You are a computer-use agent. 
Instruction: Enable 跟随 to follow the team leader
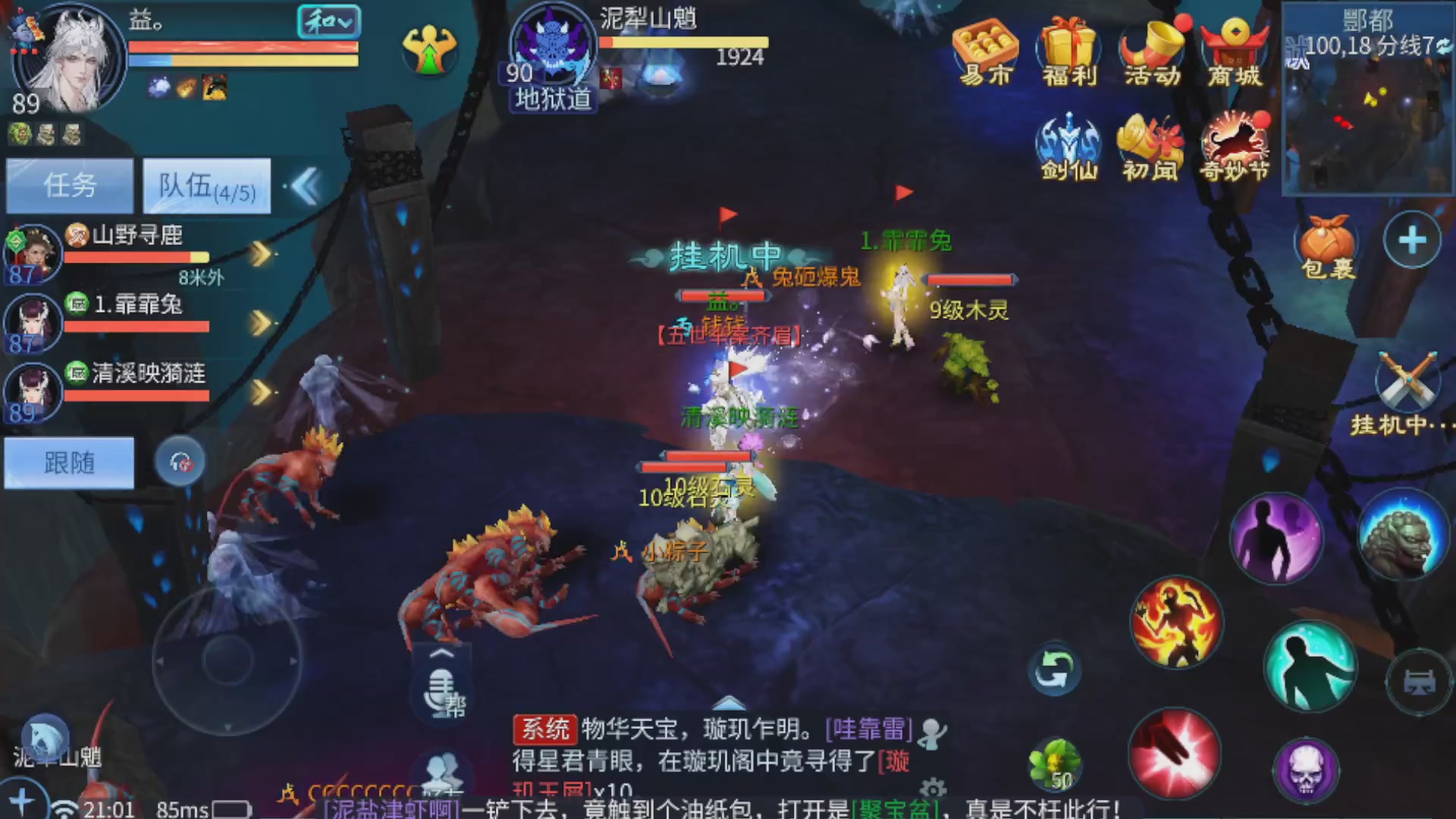click(69, 463)
